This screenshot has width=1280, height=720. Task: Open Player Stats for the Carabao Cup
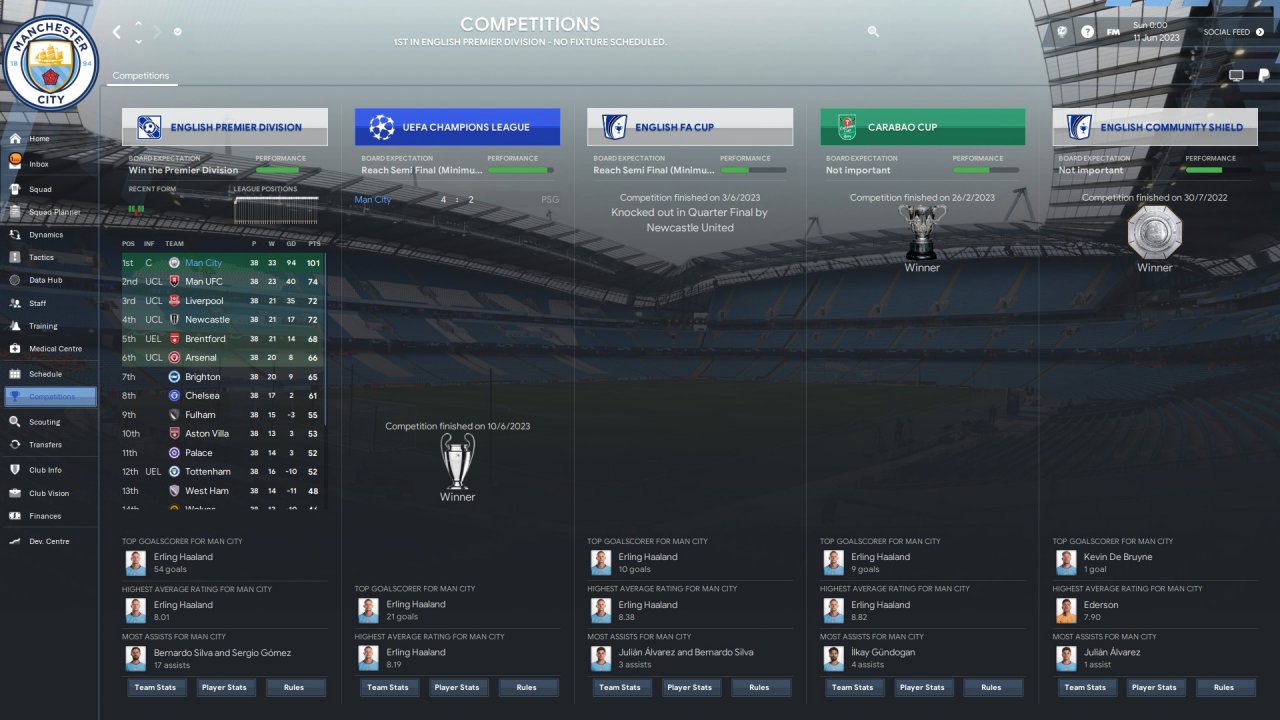point(921,688)
